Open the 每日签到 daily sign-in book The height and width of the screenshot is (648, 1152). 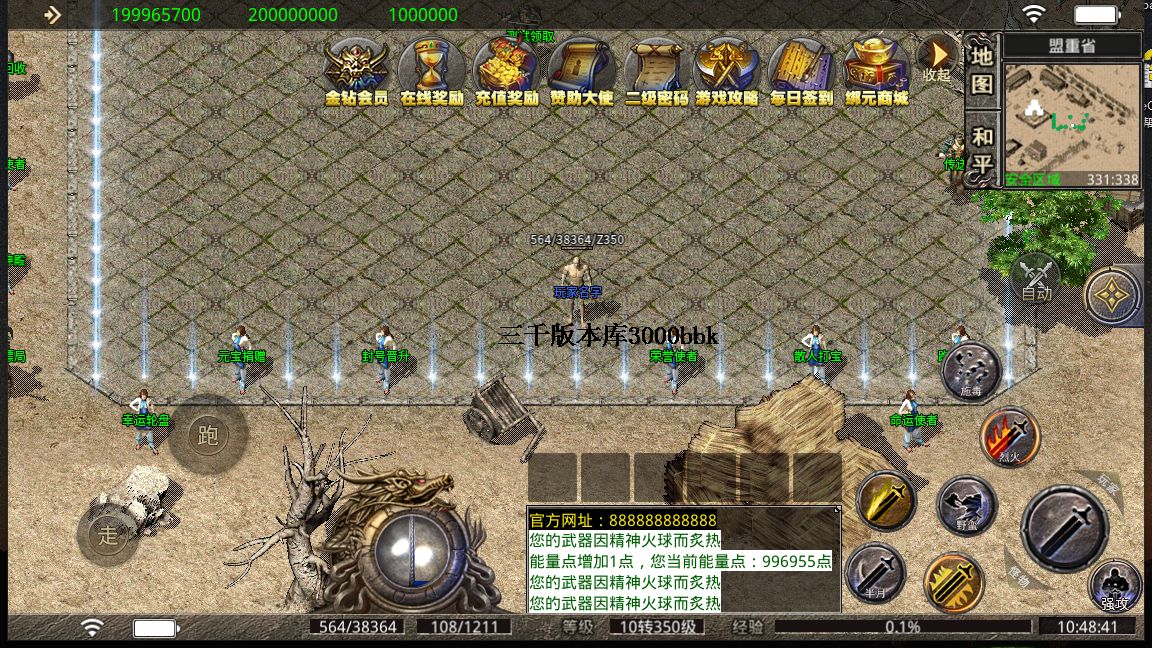click(x=801, y=70)
